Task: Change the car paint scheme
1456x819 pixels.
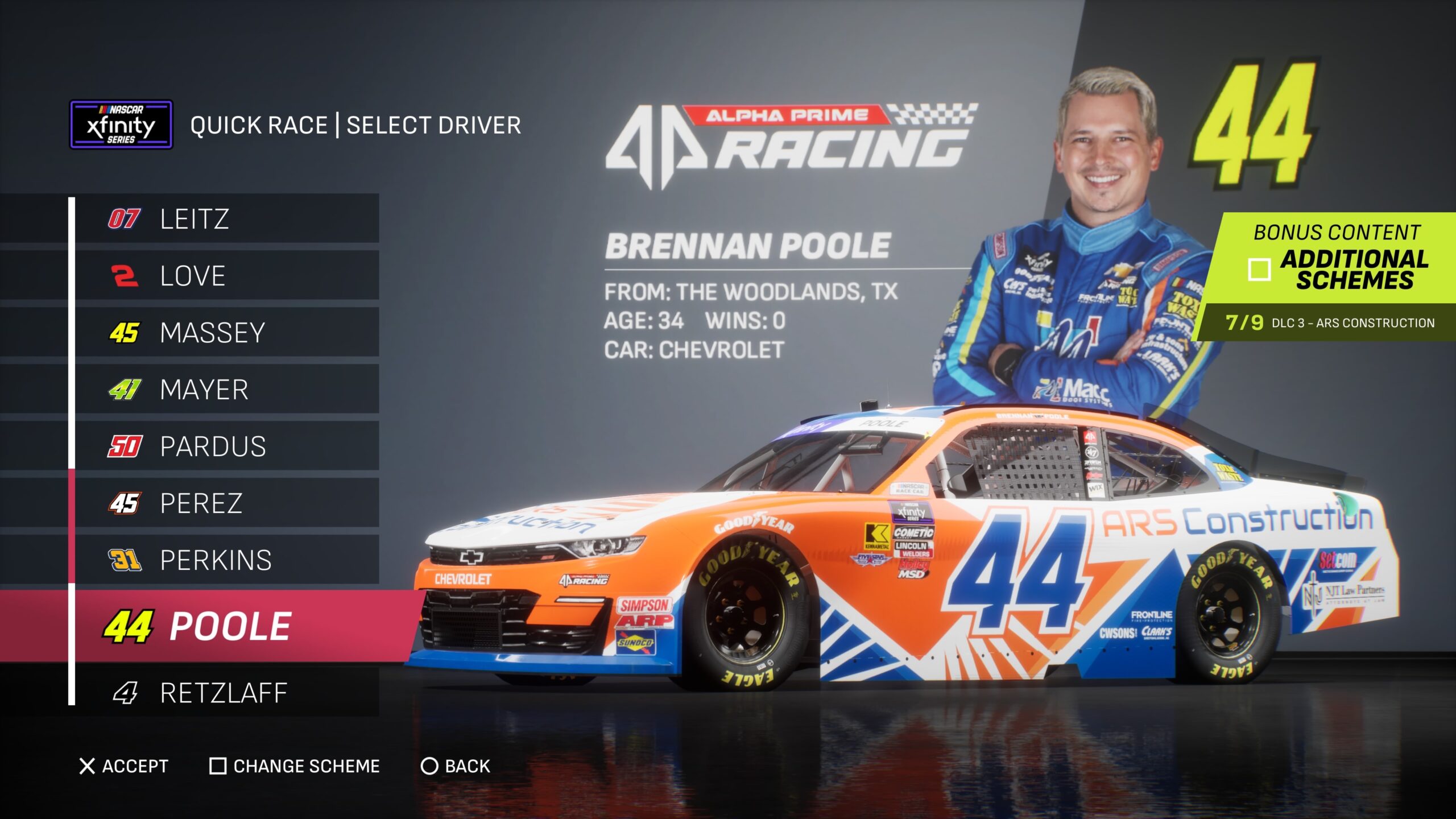Action: coord(295,766)
